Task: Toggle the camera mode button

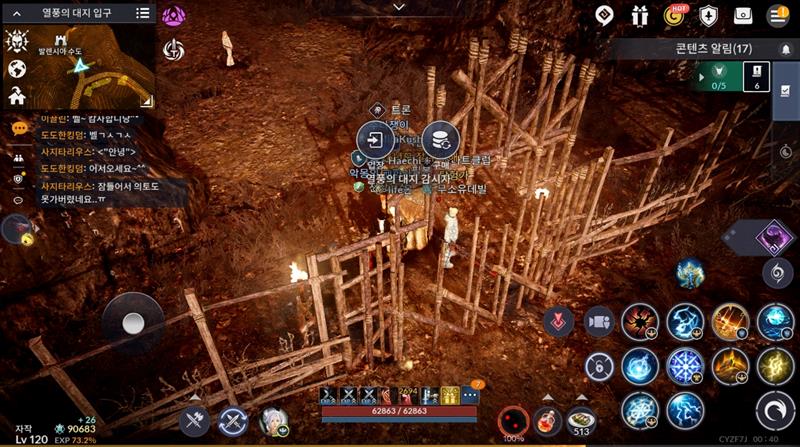Action: [598, 320]
